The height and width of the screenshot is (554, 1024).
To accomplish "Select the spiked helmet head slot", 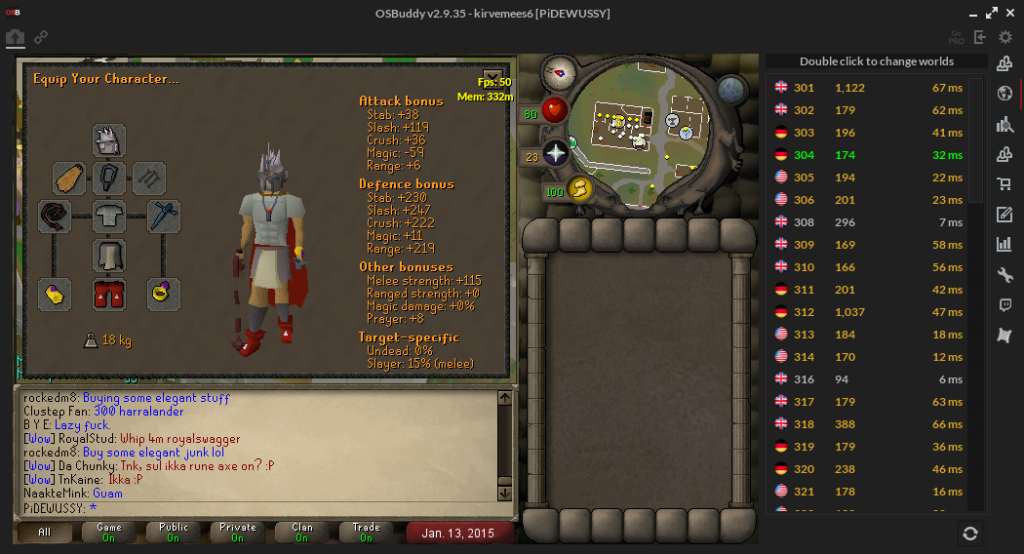I will 109,141.
